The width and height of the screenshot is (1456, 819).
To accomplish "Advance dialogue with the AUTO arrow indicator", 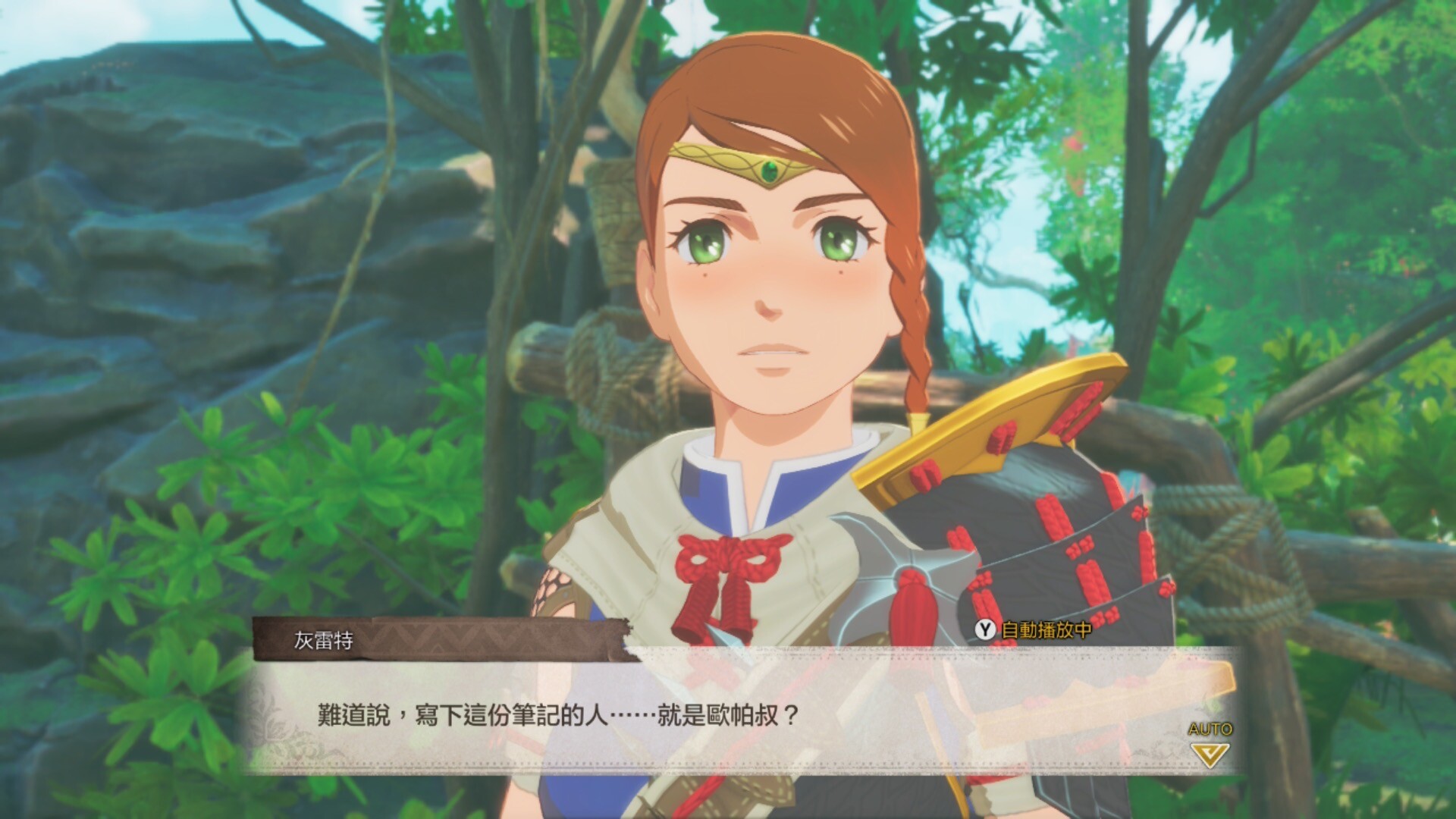I will pos(1210,752).
